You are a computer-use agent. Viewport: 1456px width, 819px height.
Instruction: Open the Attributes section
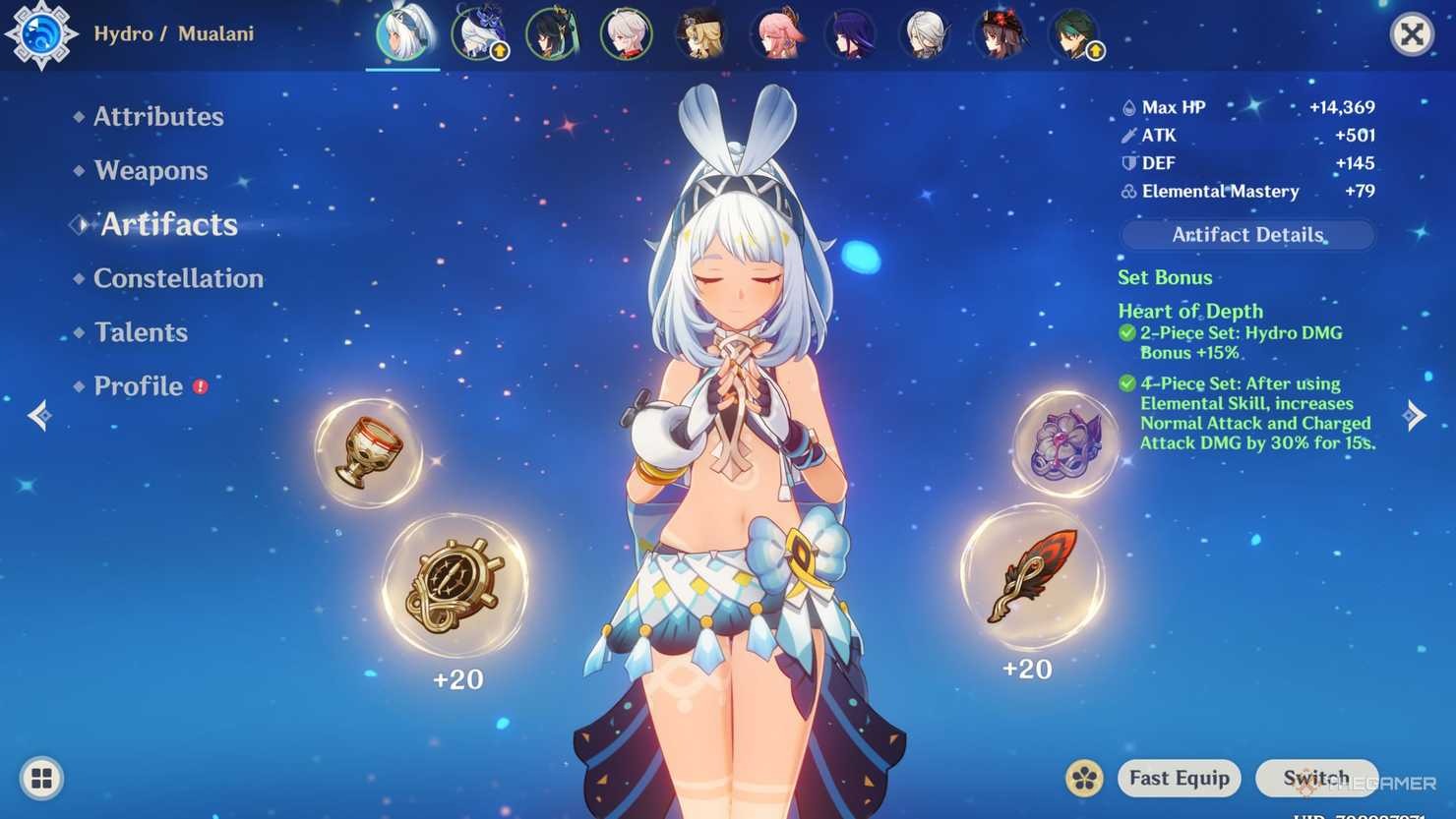click(157, 117)
